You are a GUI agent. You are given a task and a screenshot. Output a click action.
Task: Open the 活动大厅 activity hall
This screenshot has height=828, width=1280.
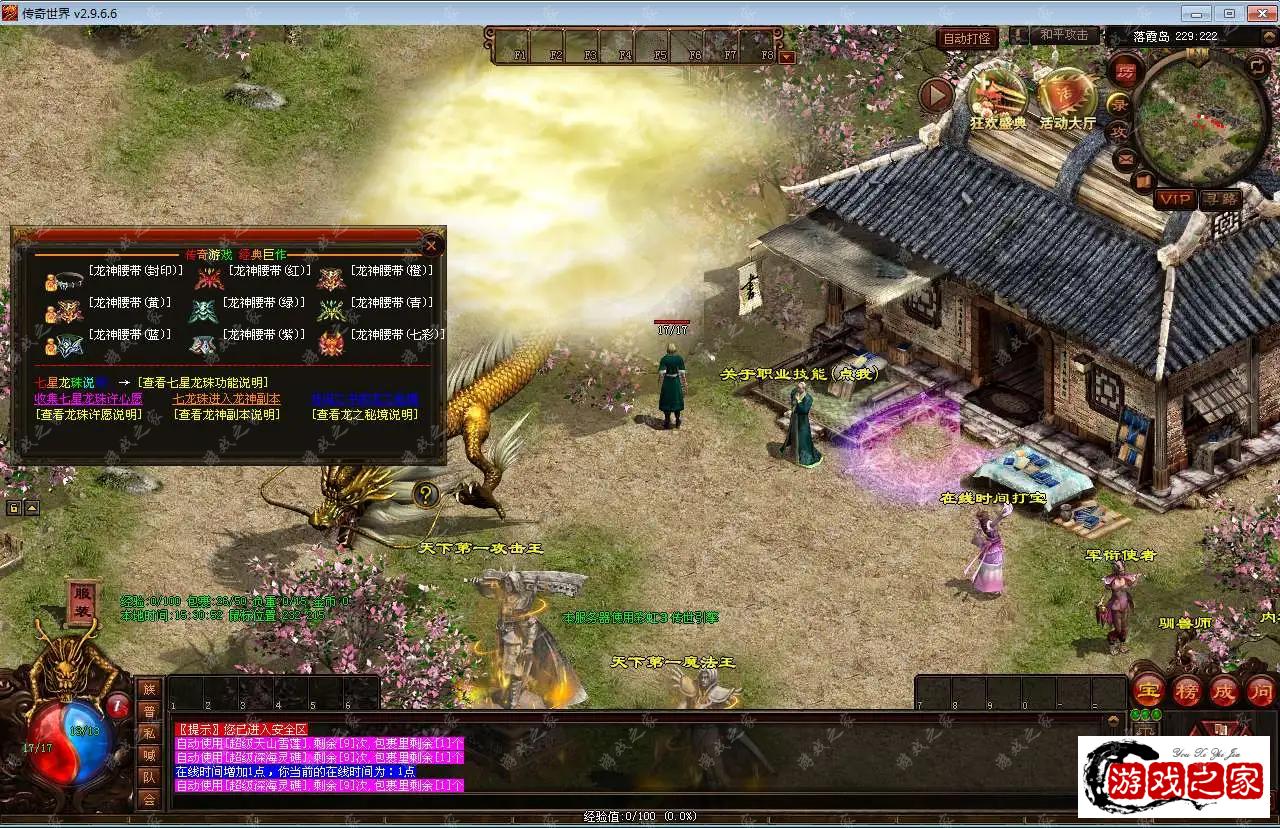tap(1067, 99)
